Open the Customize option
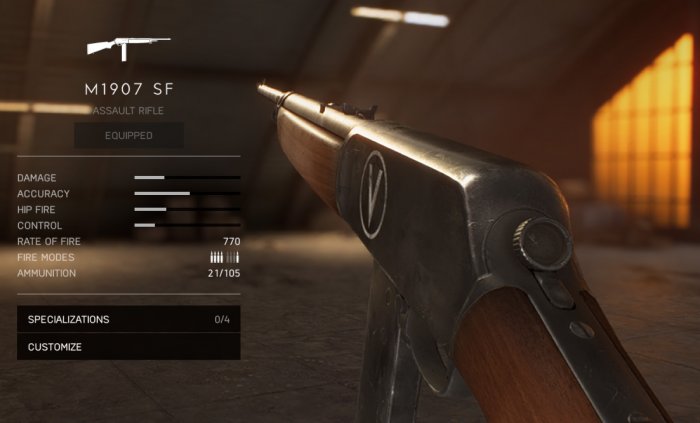 coord(128,347)
